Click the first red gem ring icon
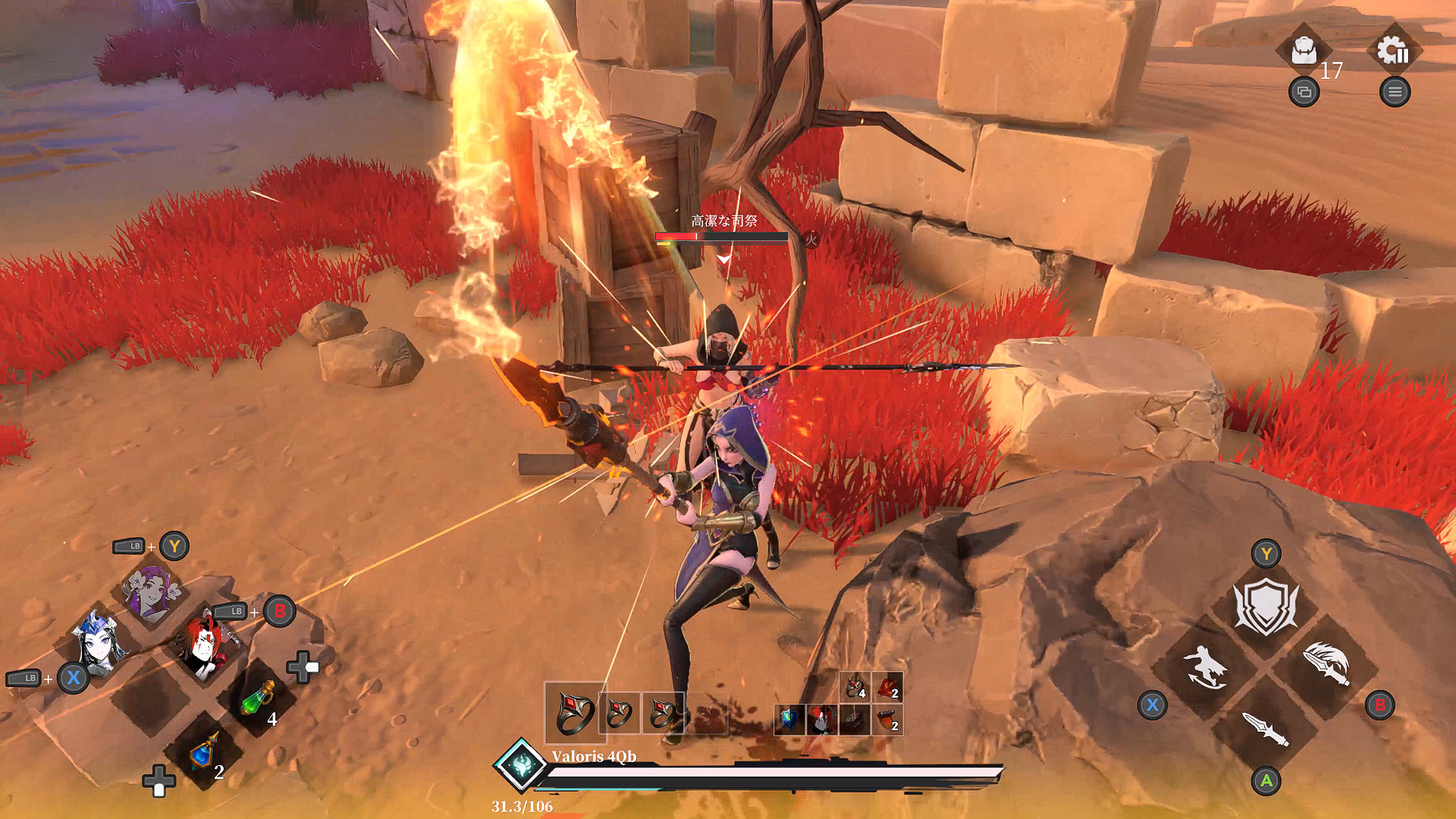 (575, 713)
